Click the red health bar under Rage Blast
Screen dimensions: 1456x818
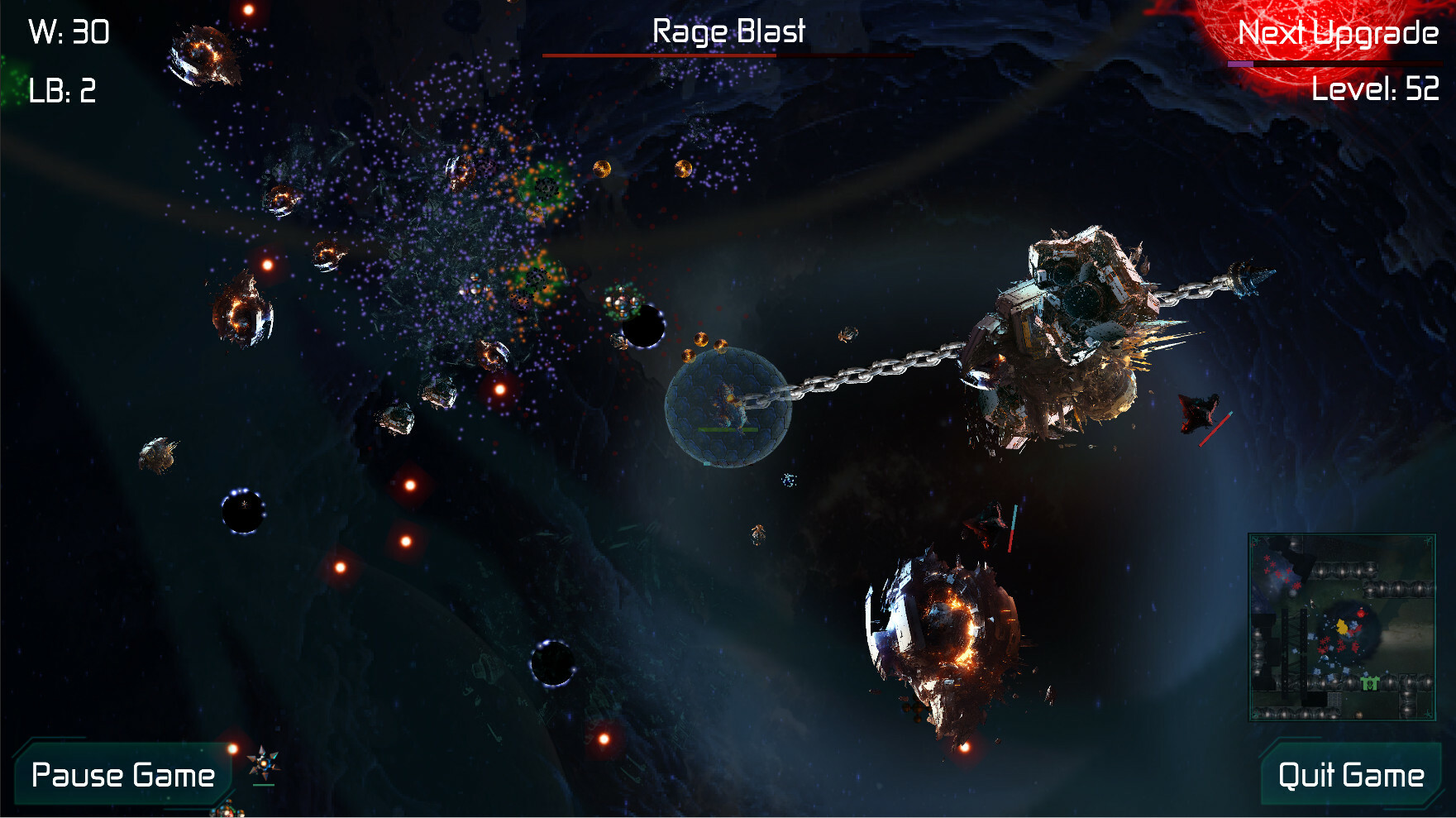click(x=728, y=55)
